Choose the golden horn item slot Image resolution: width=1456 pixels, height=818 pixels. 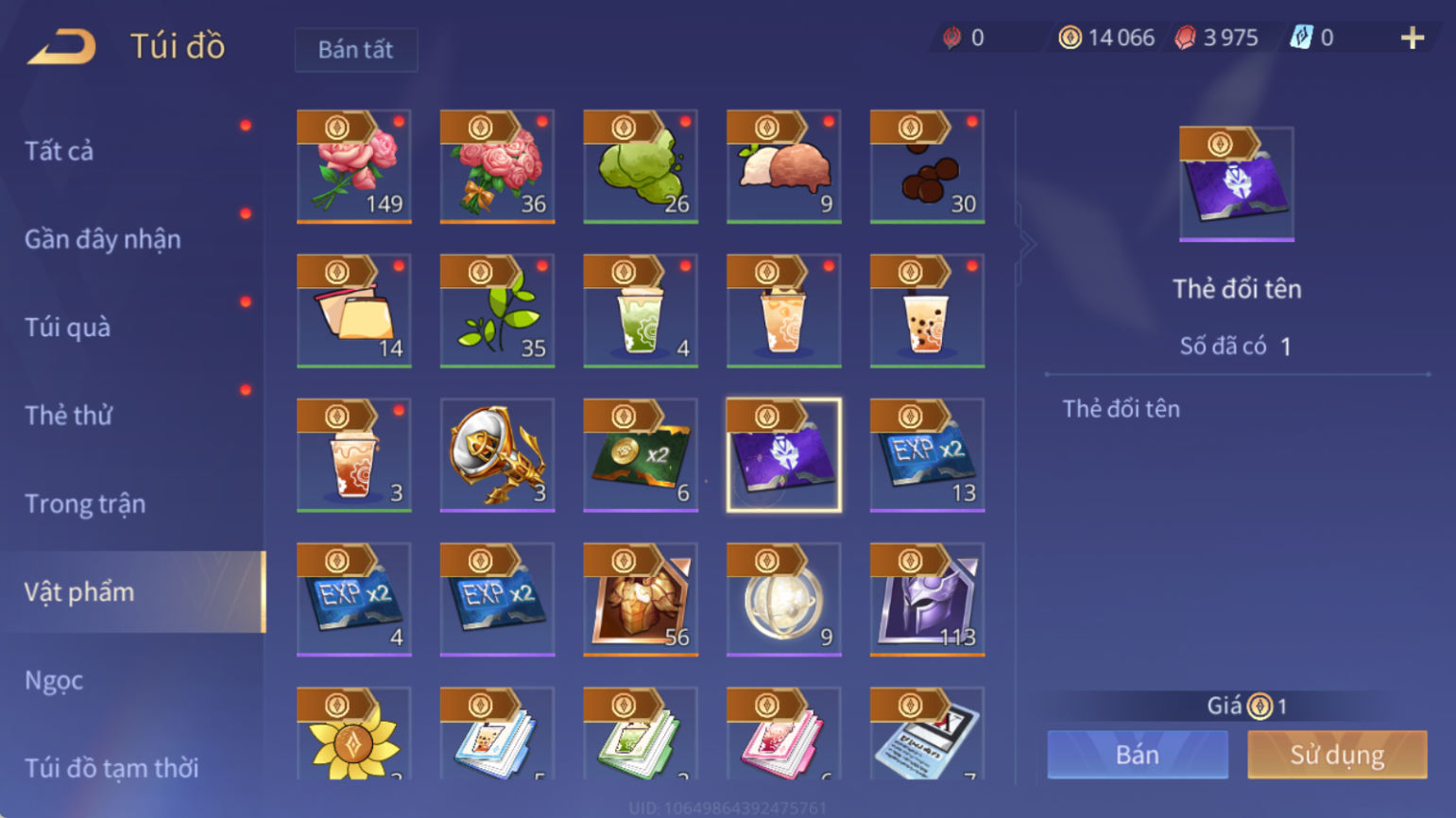[497, 455]
